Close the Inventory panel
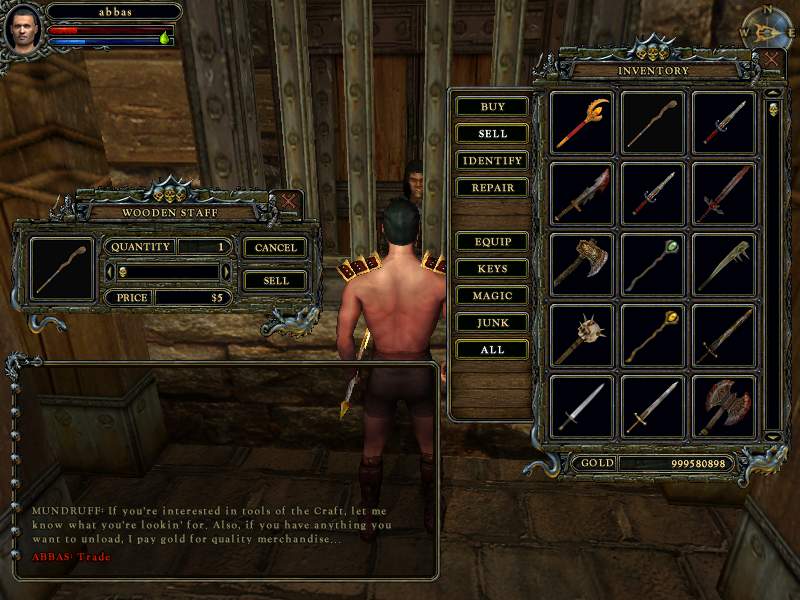800x600 pixels. pos(772,60)
